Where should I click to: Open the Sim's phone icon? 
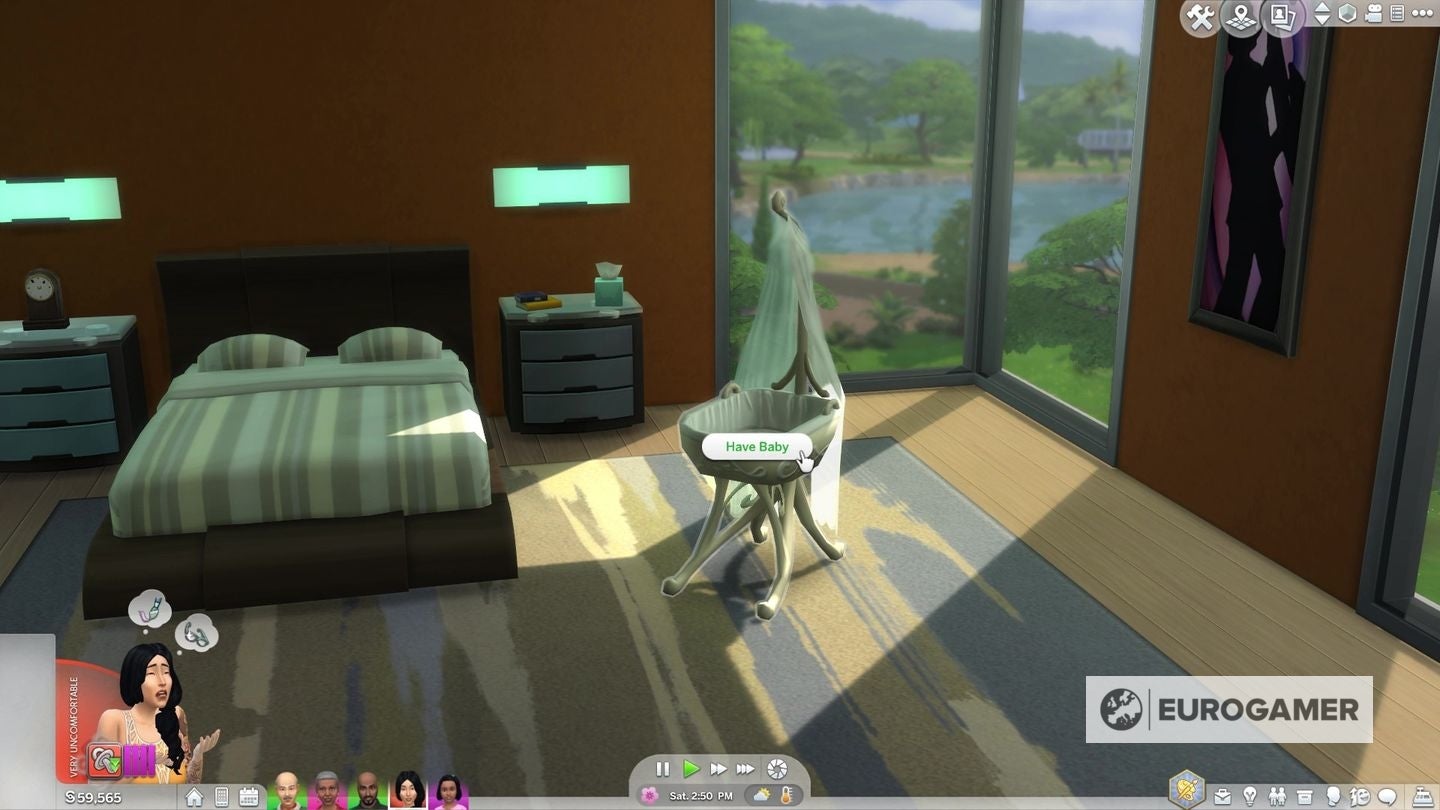coord(221,796)
